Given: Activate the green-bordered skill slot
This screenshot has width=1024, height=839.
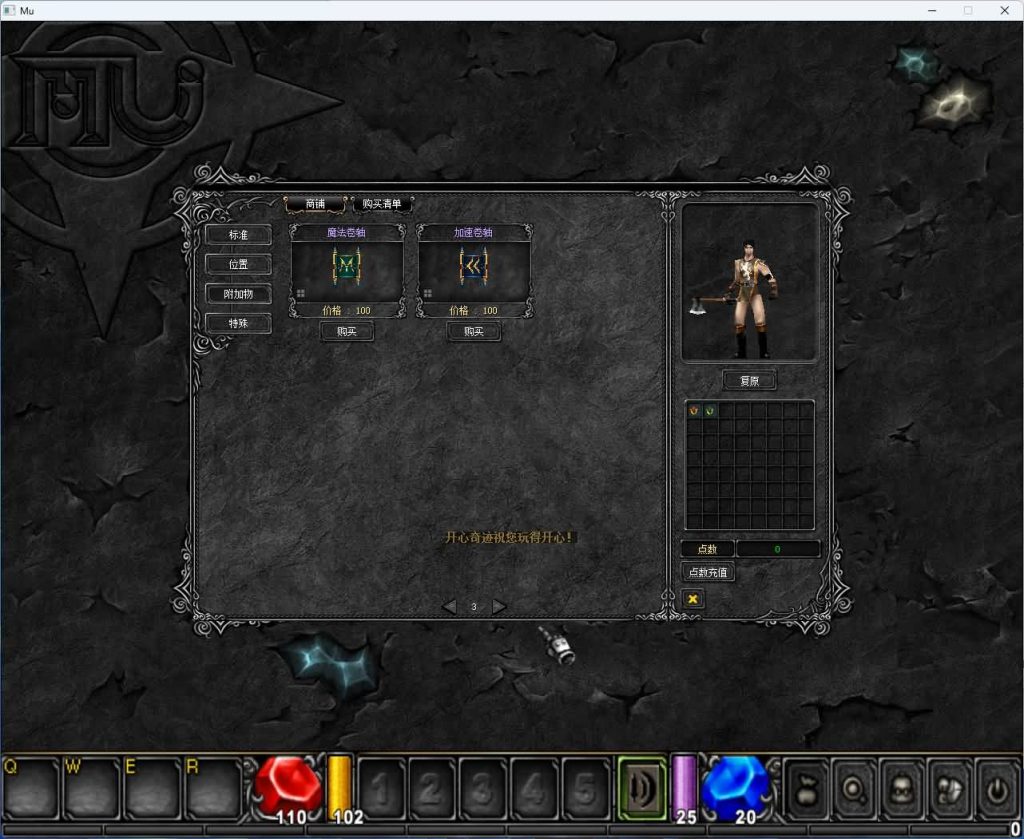Looking at the screenshot, I should (x=641, y=789).
